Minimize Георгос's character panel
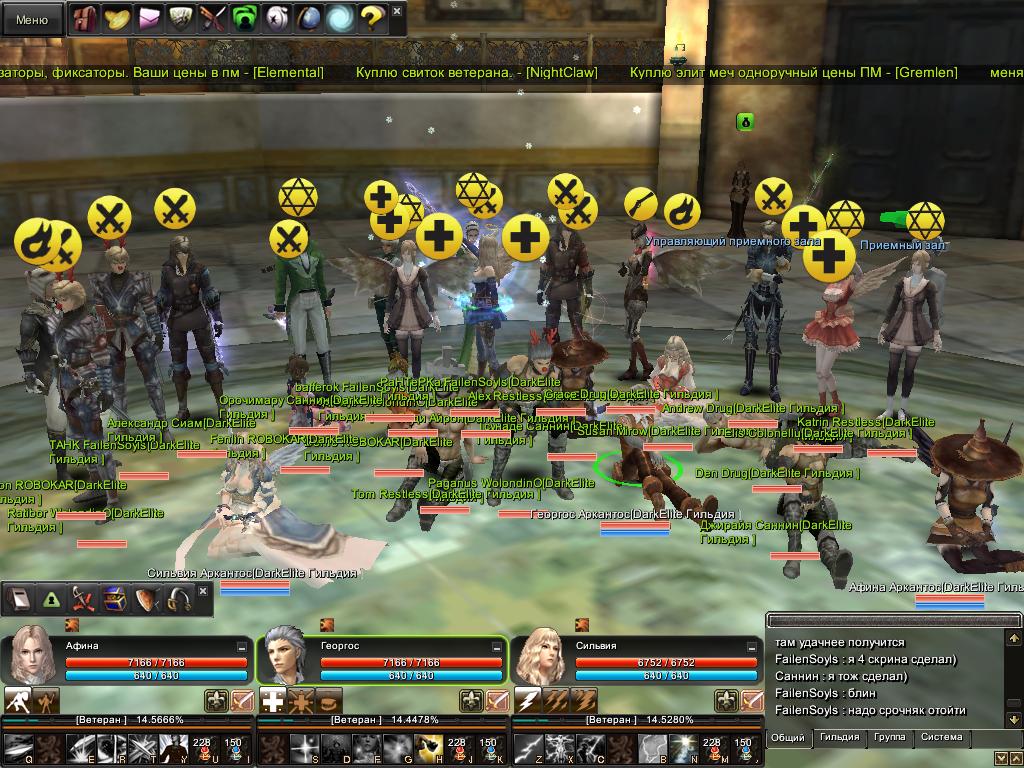1024x768 pixels. click(497, 647)
